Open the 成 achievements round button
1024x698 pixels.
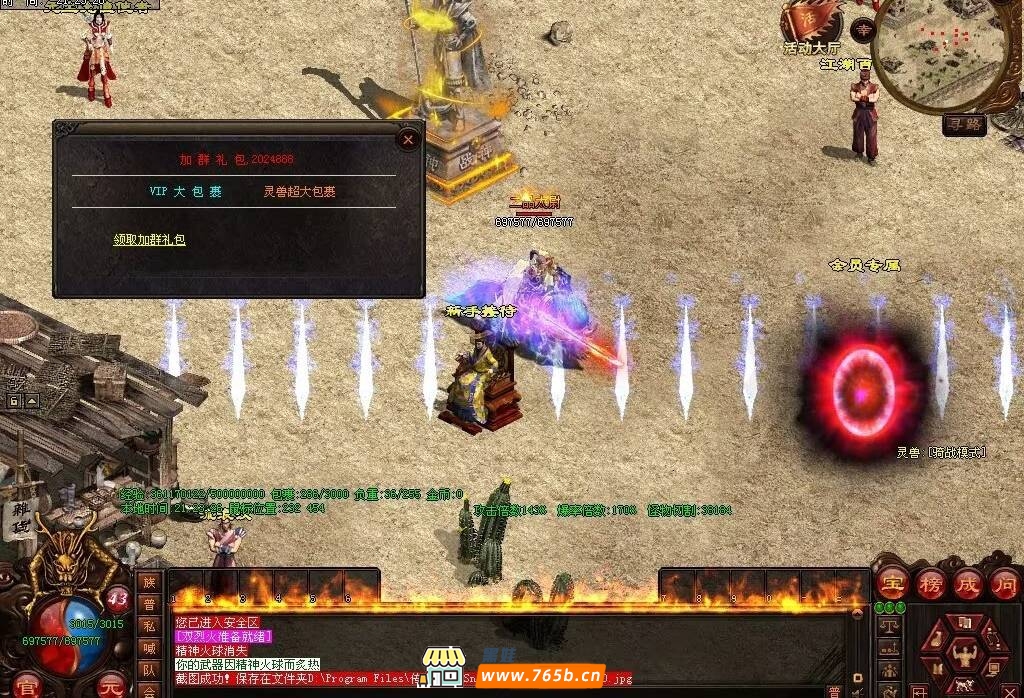pyautogui.click(x=967, y=583)
